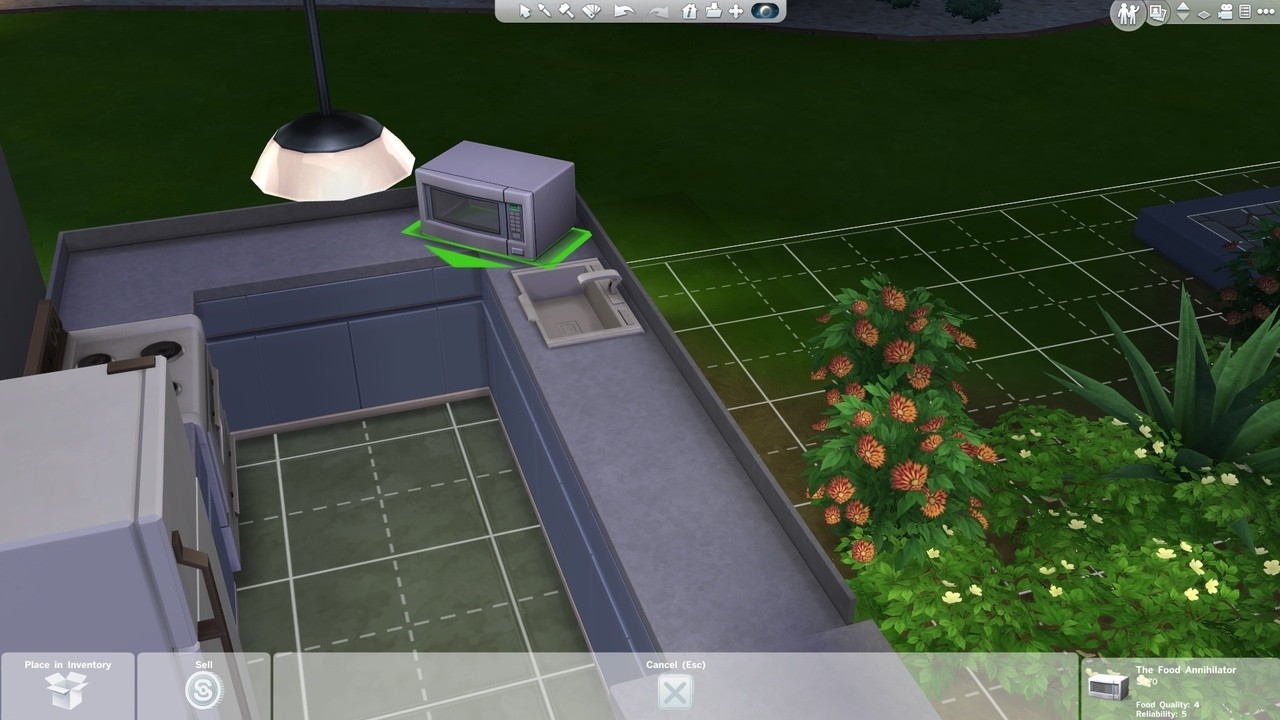Open the screenshot gallery icon
This screenshot has width=1280, height=720.
point(1157,14)
